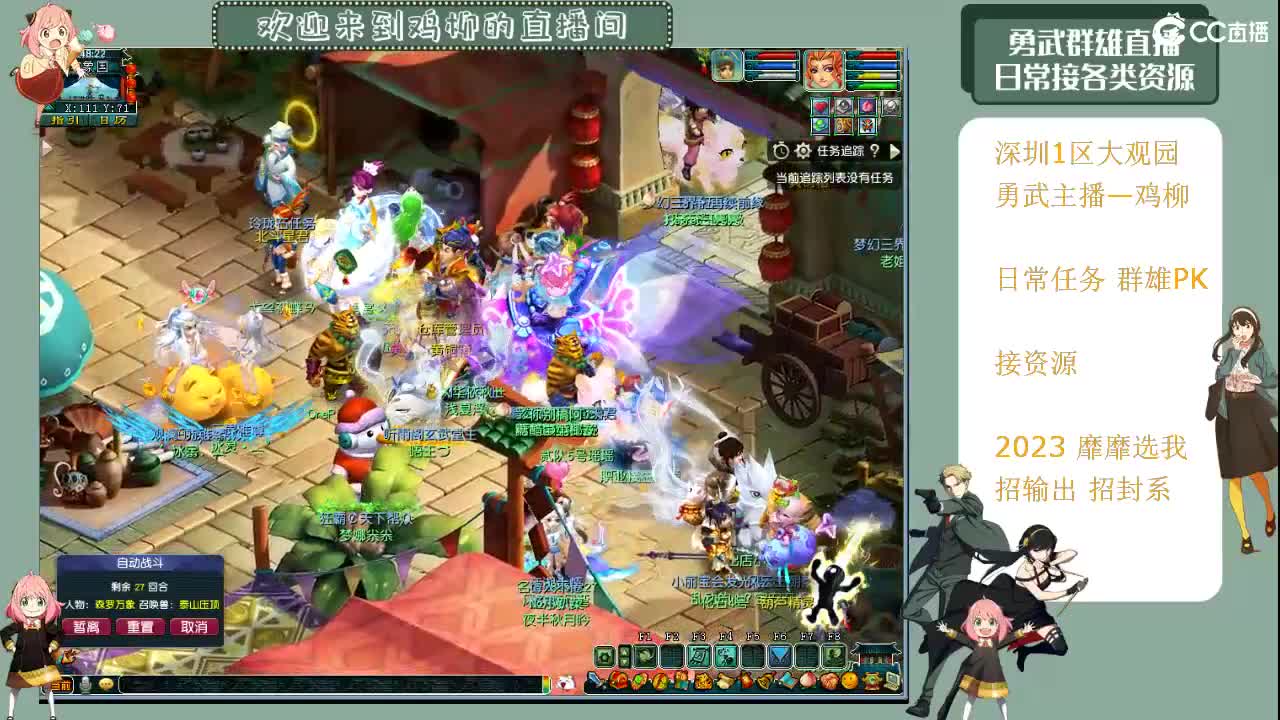1280x720 pixels.
Task: Click the heart buff icon below party frames
Action: pos(821,106)
